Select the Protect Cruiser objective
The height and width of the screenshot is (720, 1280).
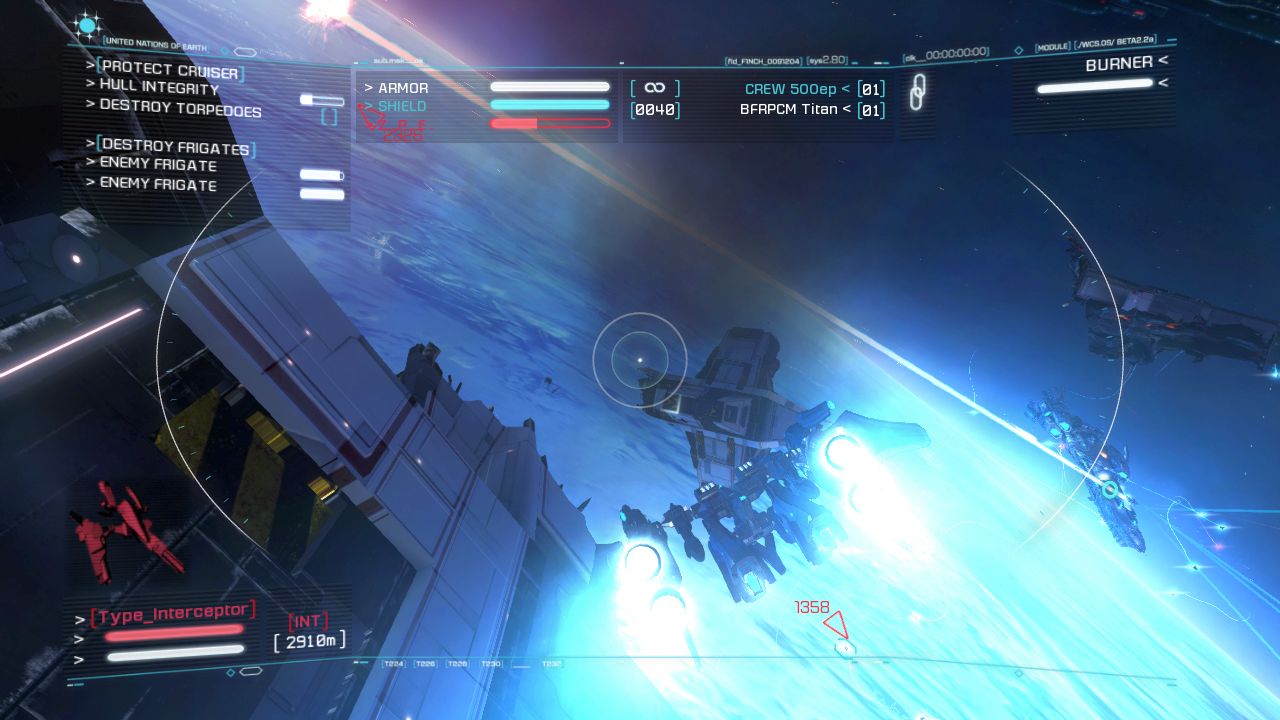(x=170, y=71)
